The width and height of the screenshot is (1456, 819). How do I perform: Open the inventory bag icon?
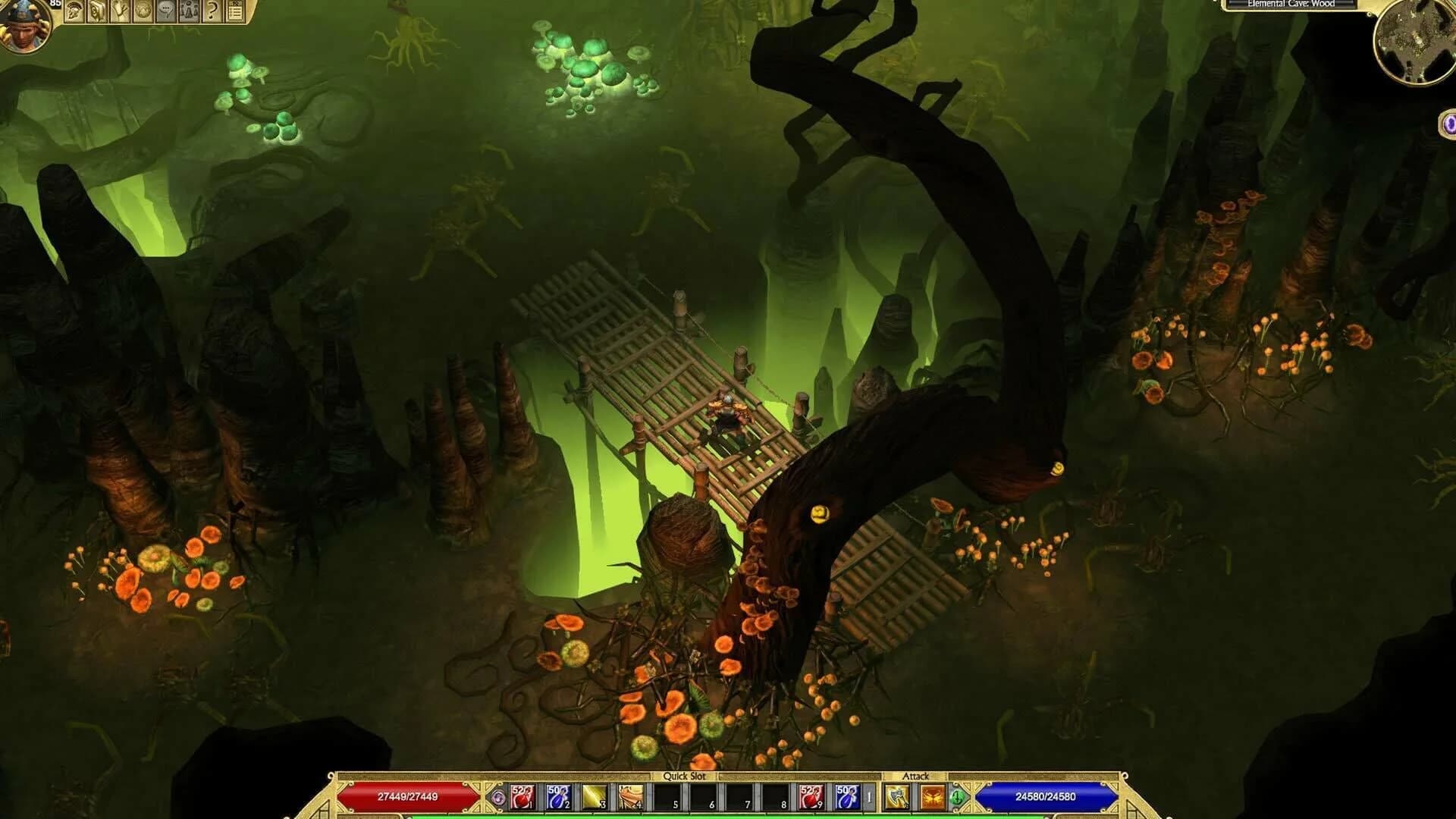[x=97, y=11]
